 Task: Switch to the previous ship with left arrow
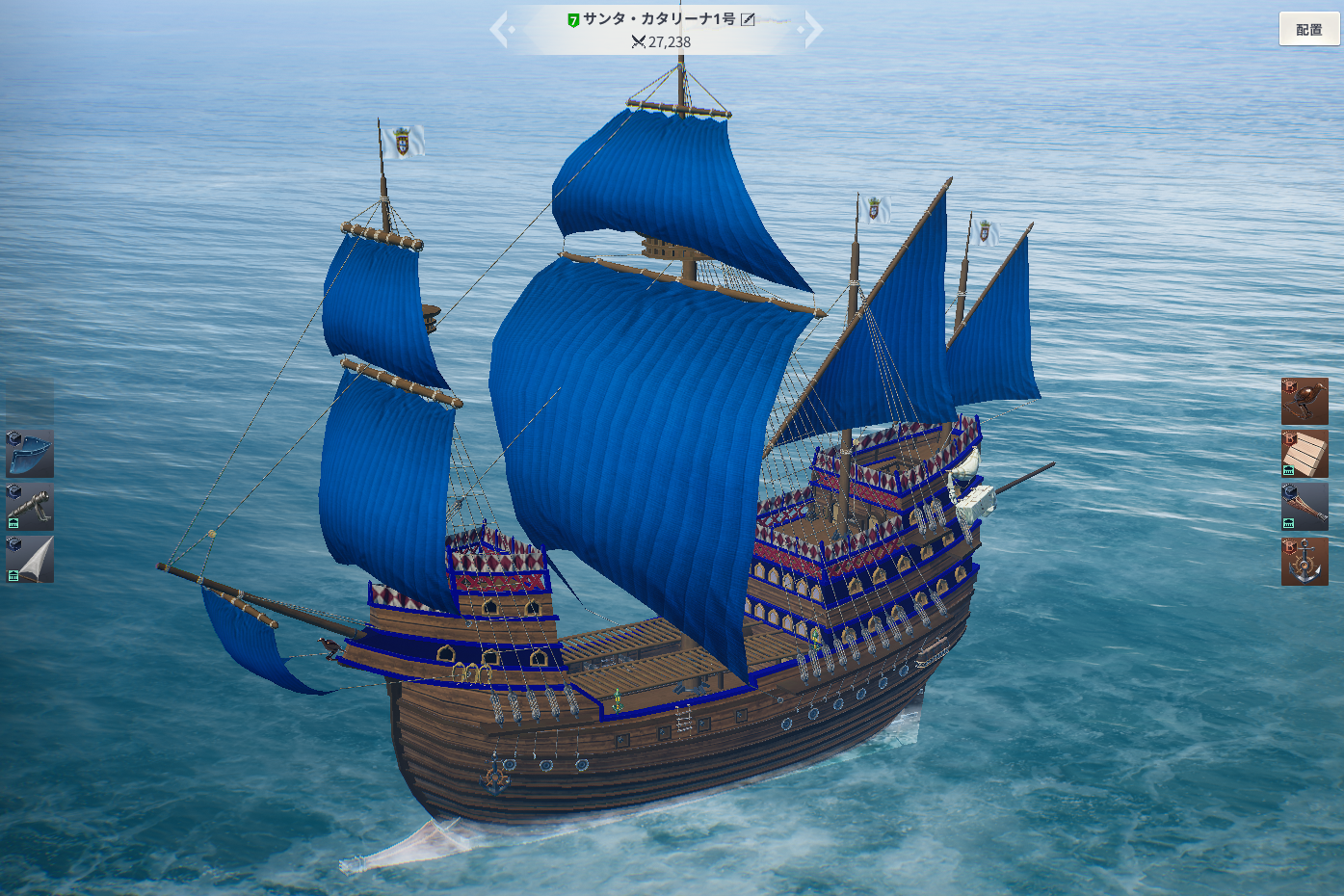coord(499,29)
